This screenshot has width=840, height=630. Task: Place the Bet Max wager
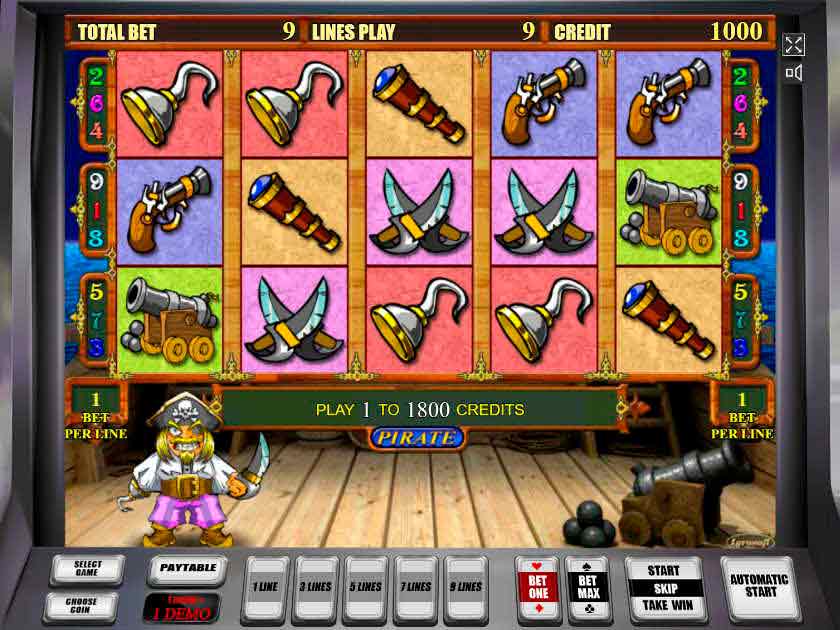coord(588,588)
